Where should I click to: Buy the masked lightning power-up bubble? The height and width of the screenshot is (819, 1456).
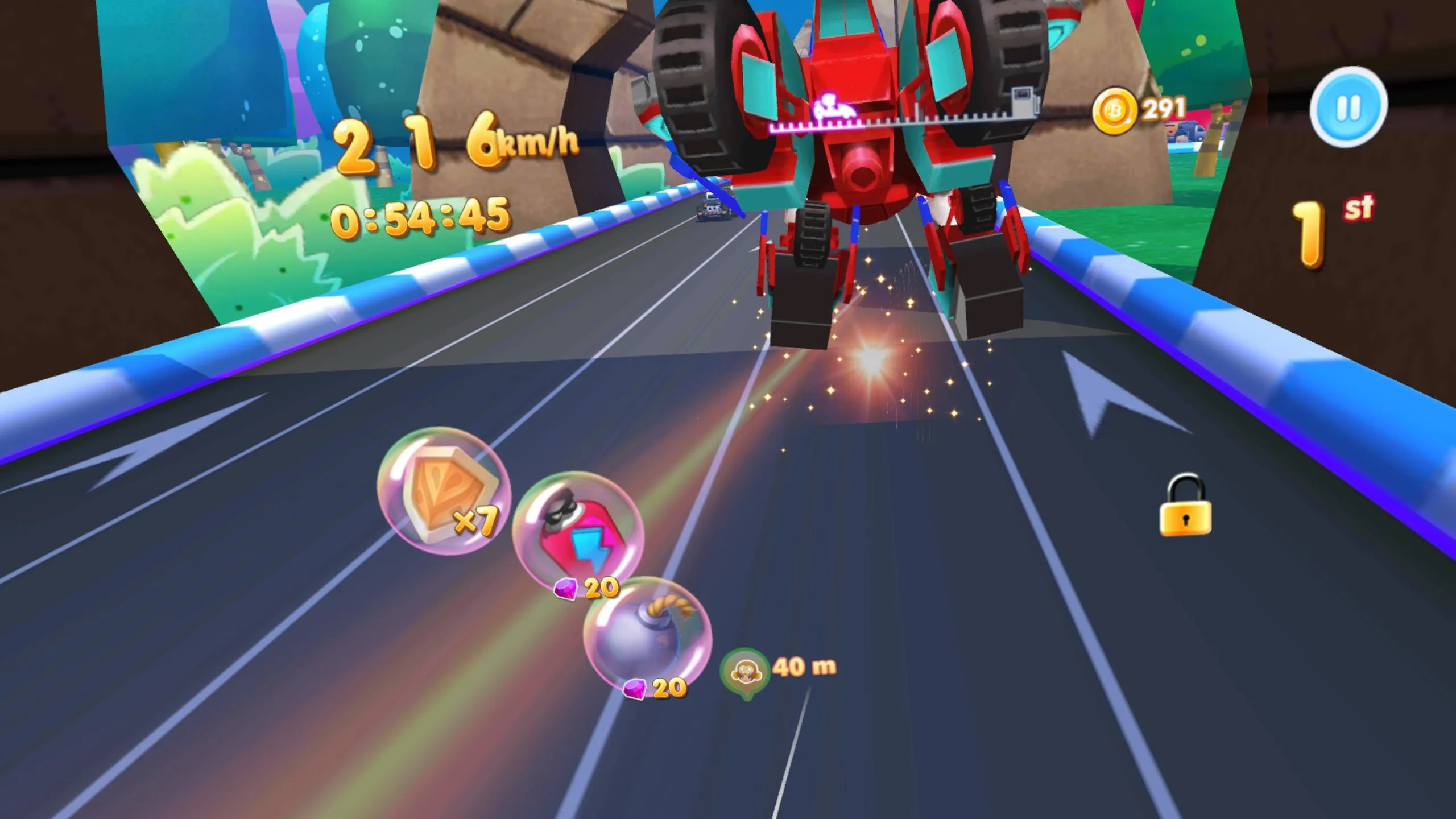578,533
